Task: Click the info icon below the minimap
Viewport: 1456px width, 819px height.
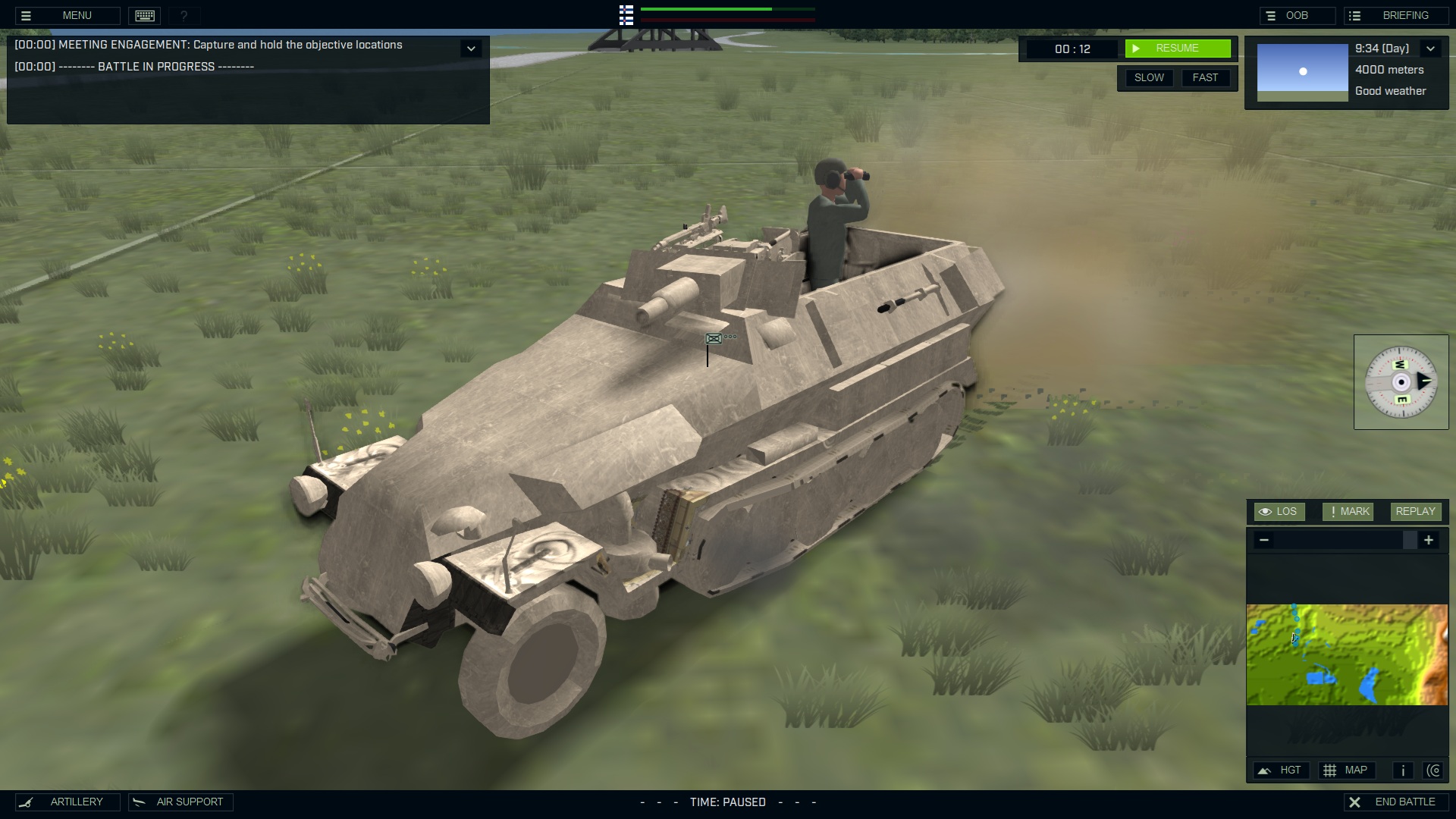Action: click(x=1401, y=770)
